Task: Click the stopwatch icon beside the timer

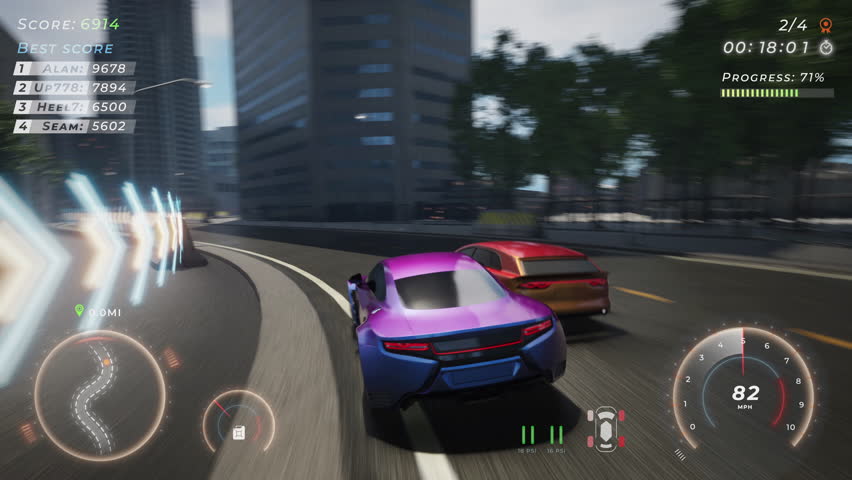Action: click(826, 47)
